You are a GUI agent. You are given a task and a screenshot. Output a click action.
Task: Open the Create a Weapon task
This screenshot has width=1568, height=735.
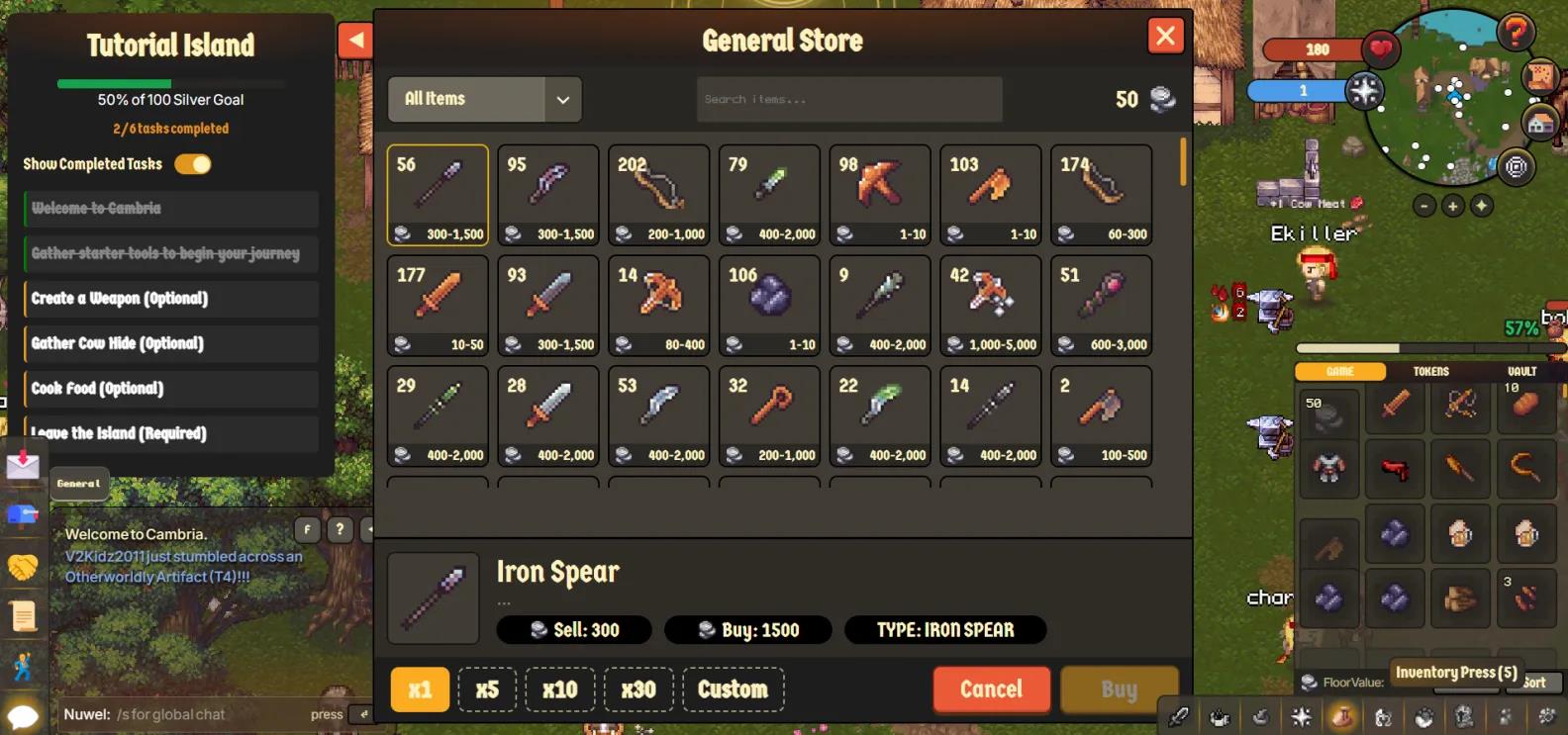[x=171, y=299]
